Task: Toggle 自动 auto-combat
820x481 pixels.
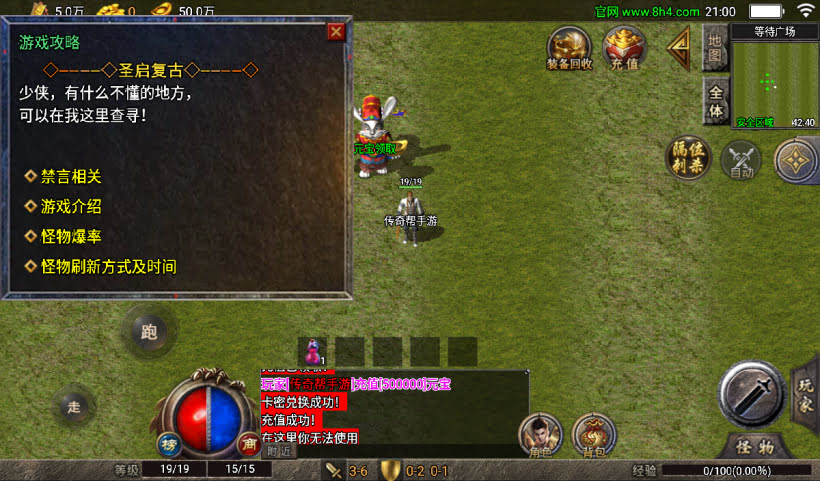Action: (741, 161)
